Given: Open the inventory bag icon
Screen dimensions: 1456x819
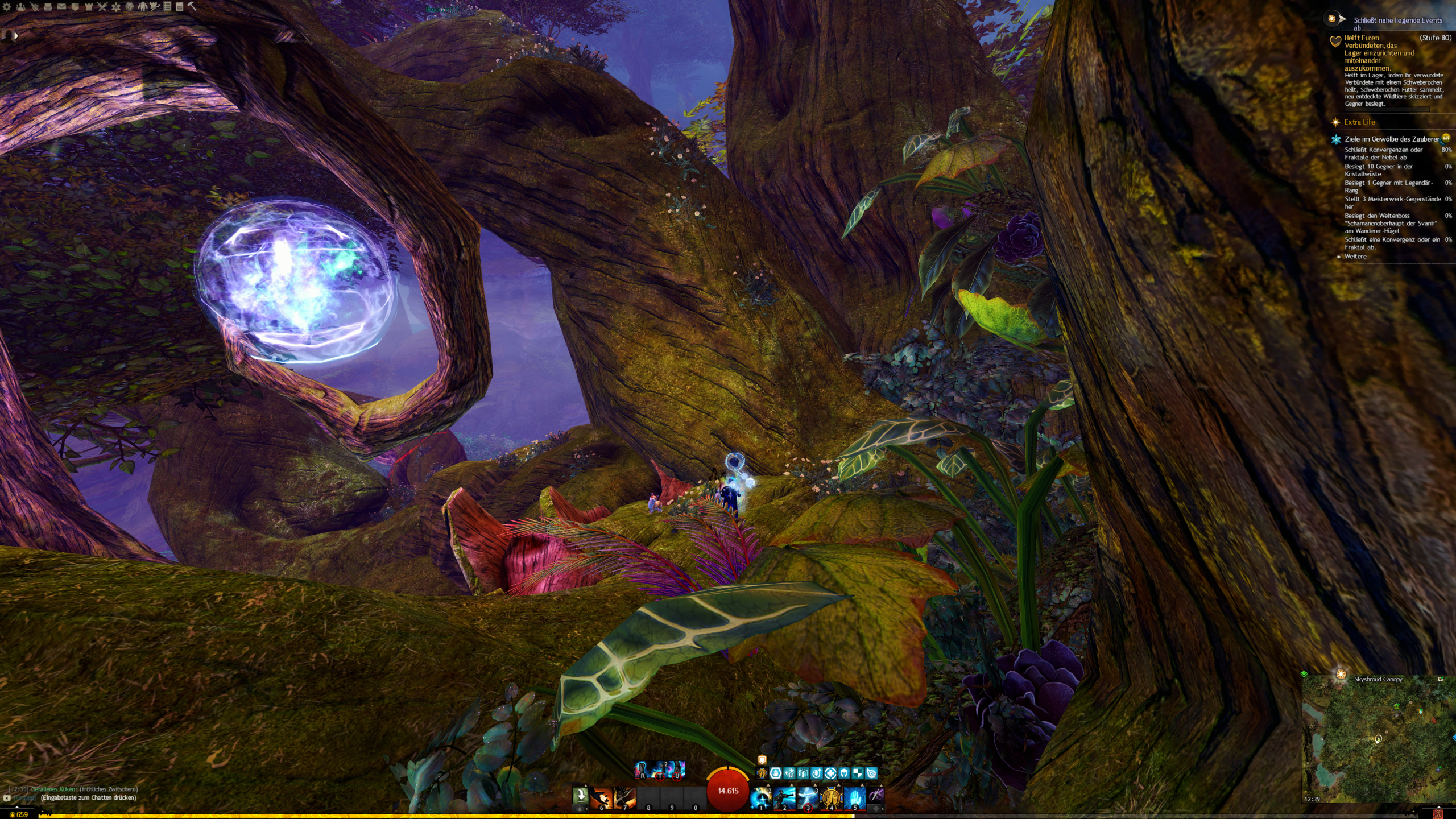Looking at the screenshot, I should coord(48,7).
